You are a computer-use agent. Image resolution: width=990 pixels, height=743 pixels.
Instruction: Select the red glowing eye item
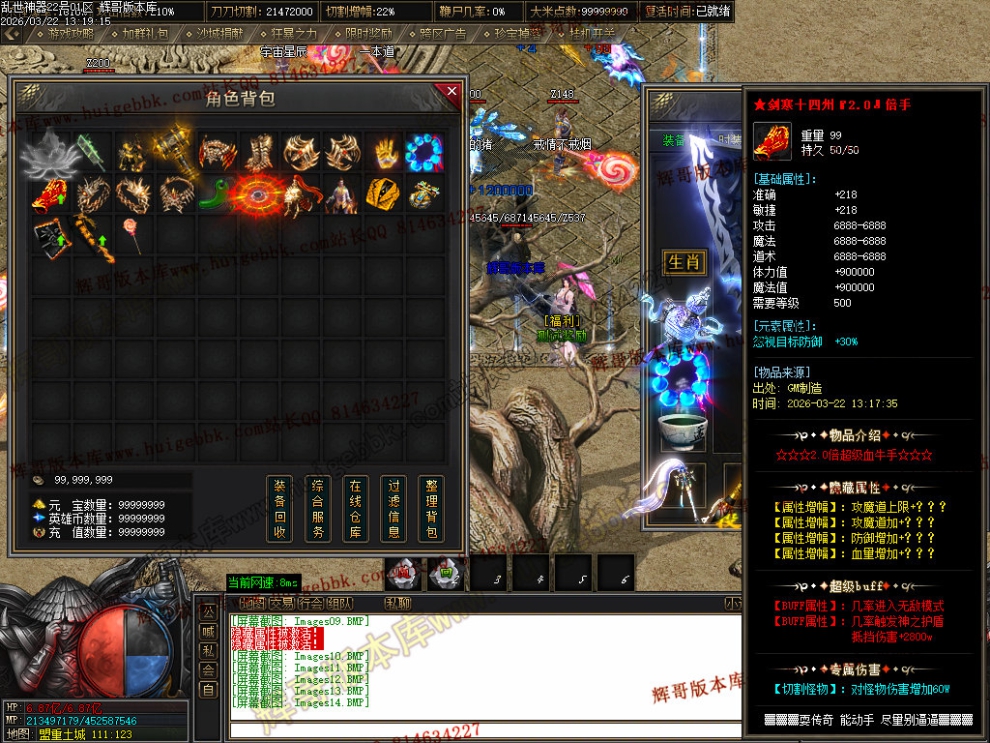click(x=257, y=194)
